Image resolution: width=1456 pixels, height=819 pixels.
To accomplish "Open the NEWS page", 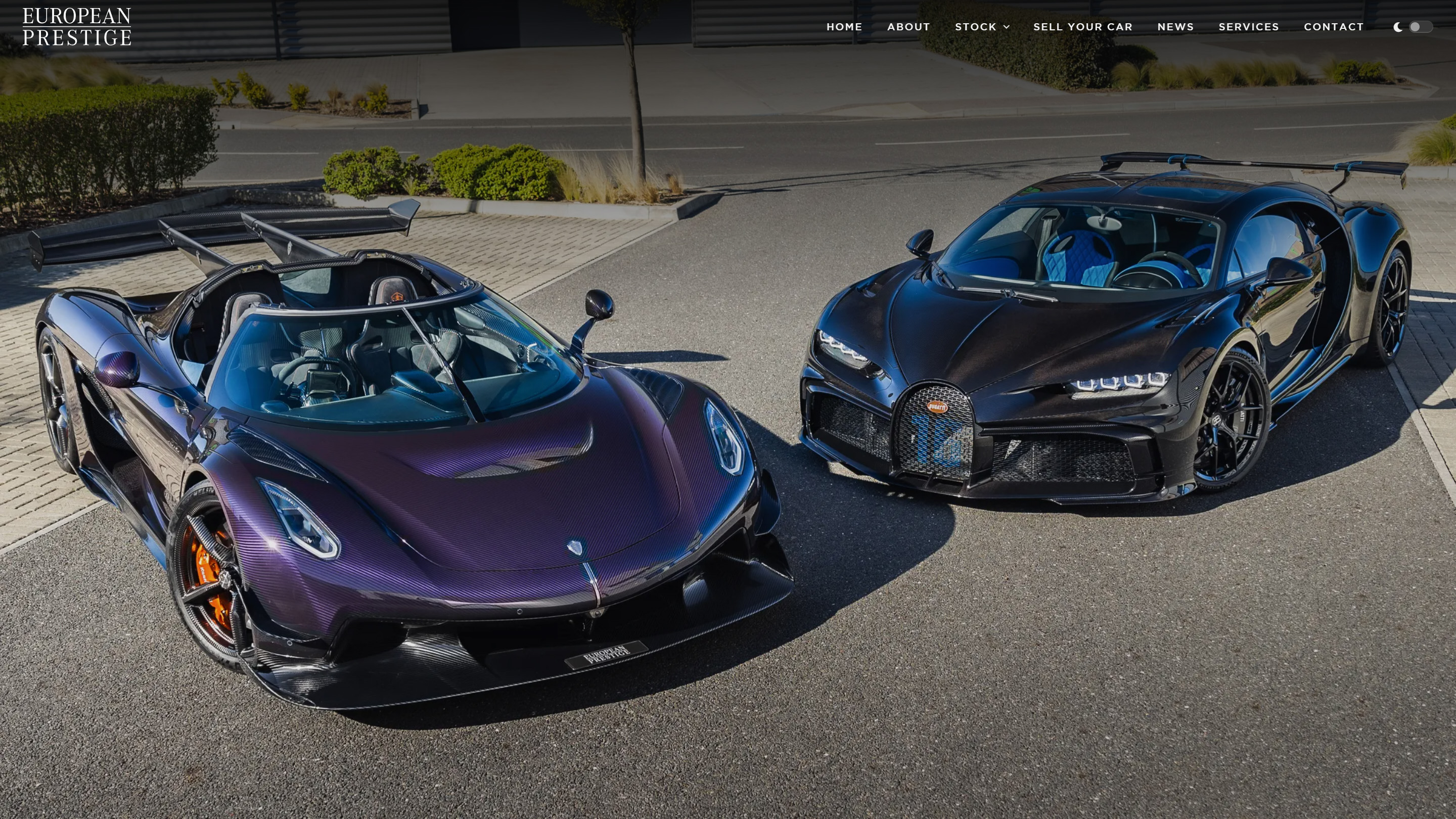I will point(1176,27).
